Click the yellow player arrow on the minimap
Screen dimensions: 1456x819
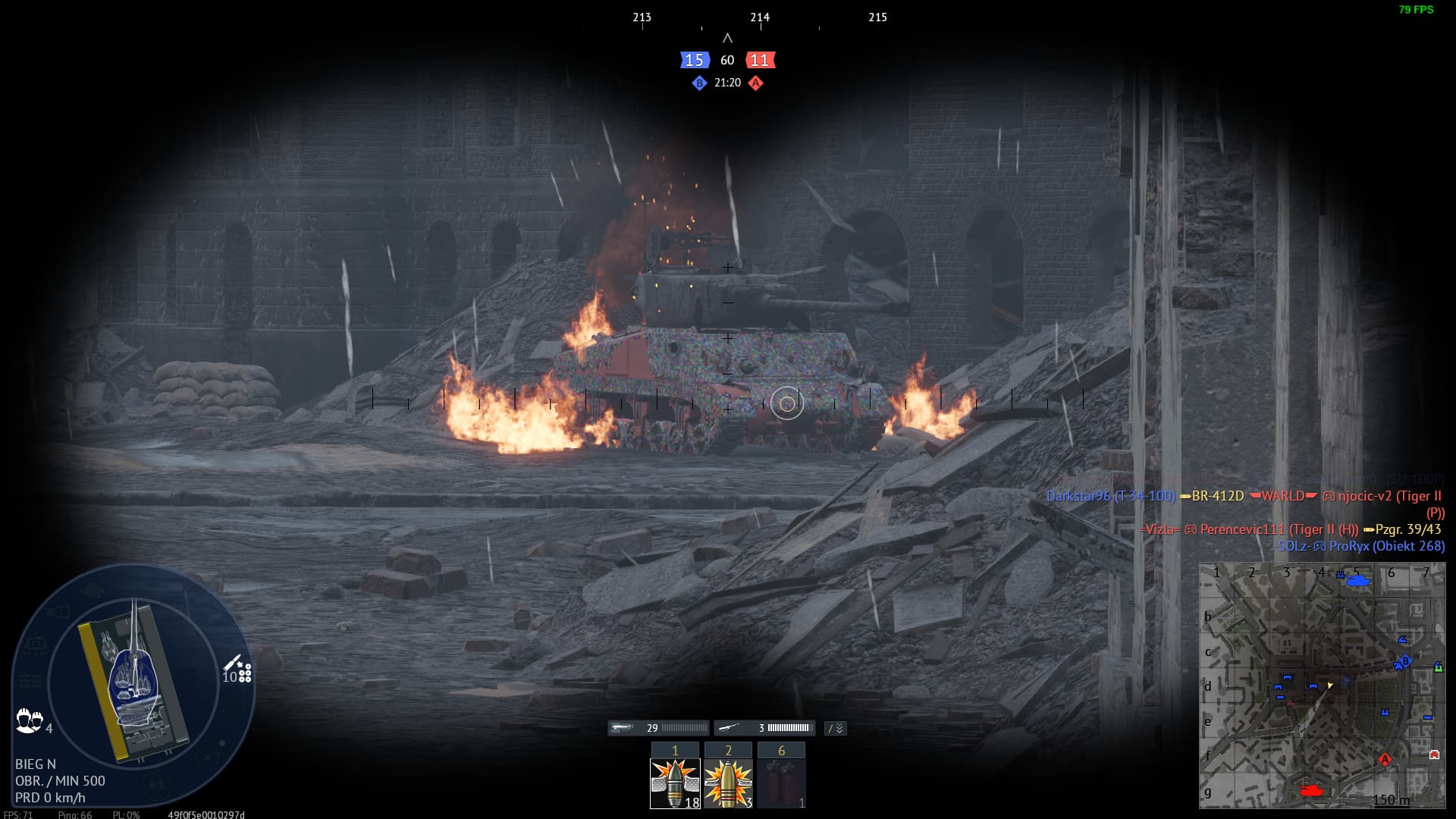[1329, 686]
